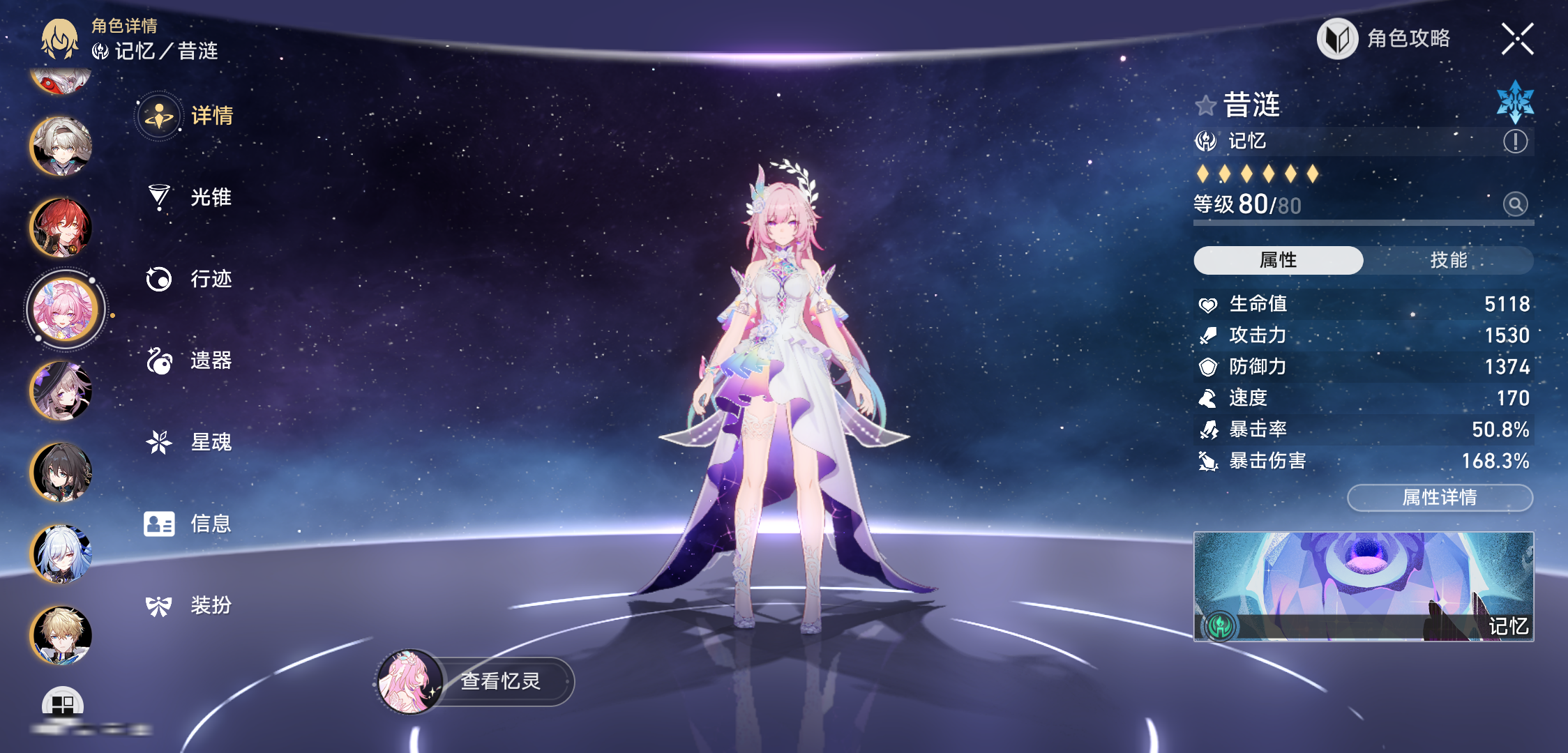Open 属性详情 attribute details
The width and height of the screenshot is (1568, 753).
[x=1440, y=497]
